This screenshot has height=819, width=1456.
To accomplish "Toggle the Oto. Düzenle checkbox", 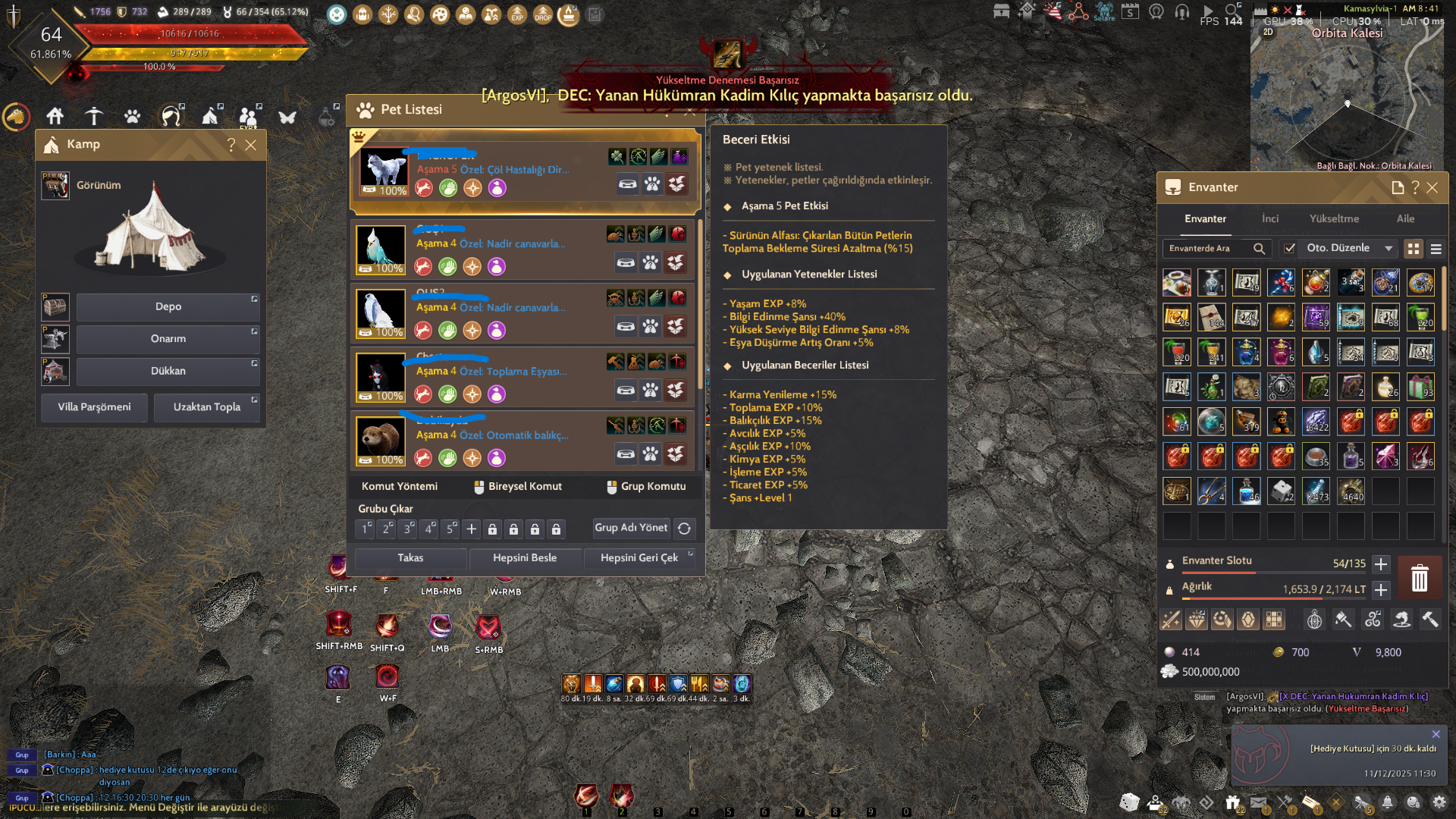I will point(1289,249).
